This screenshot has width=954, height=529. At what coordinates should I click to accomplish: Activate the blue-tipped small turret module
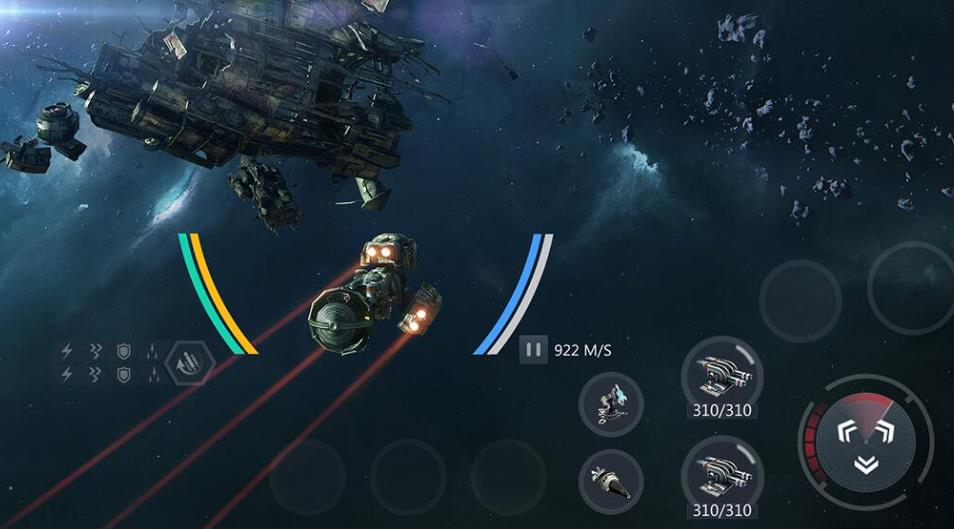tap(610, 404)
